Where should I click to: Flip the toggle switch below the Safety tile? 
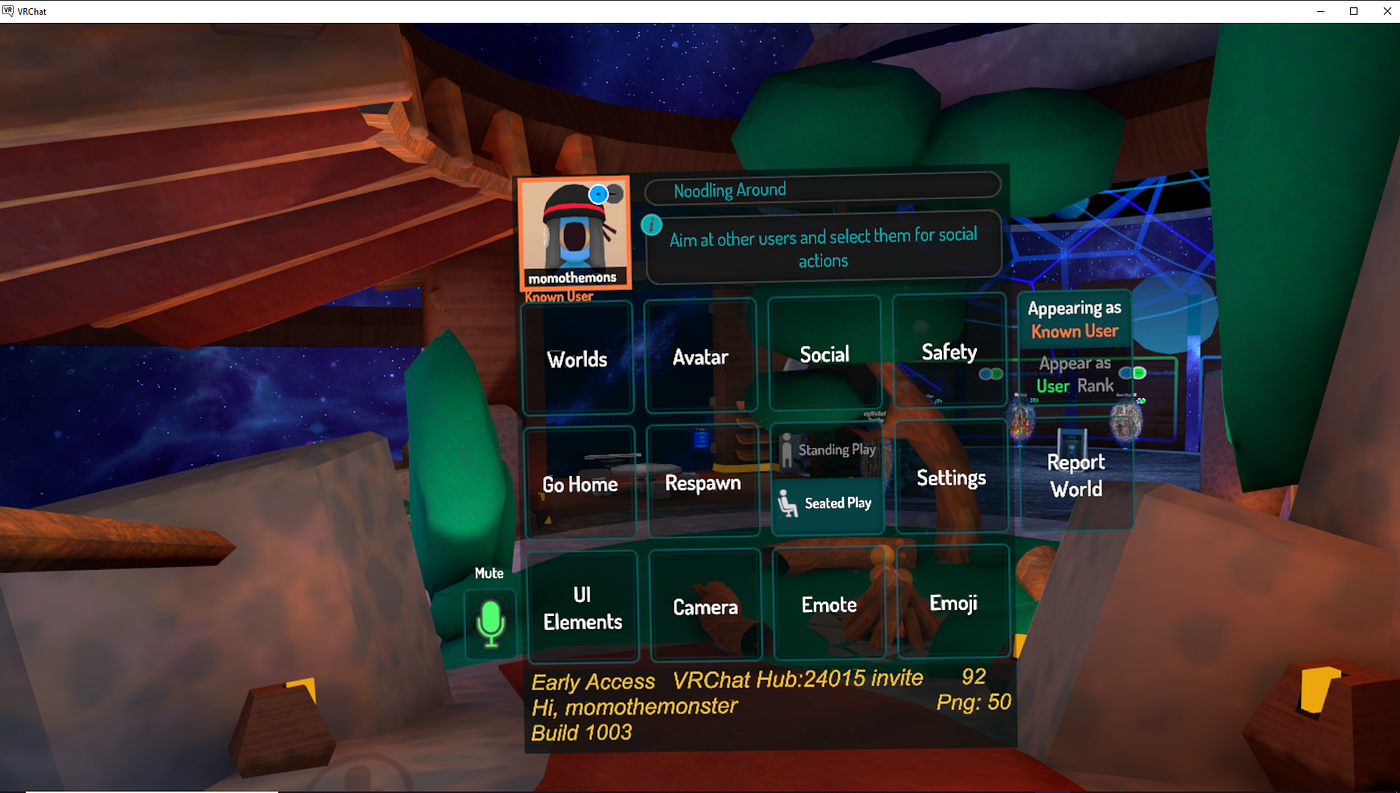(x=991, y=372)
